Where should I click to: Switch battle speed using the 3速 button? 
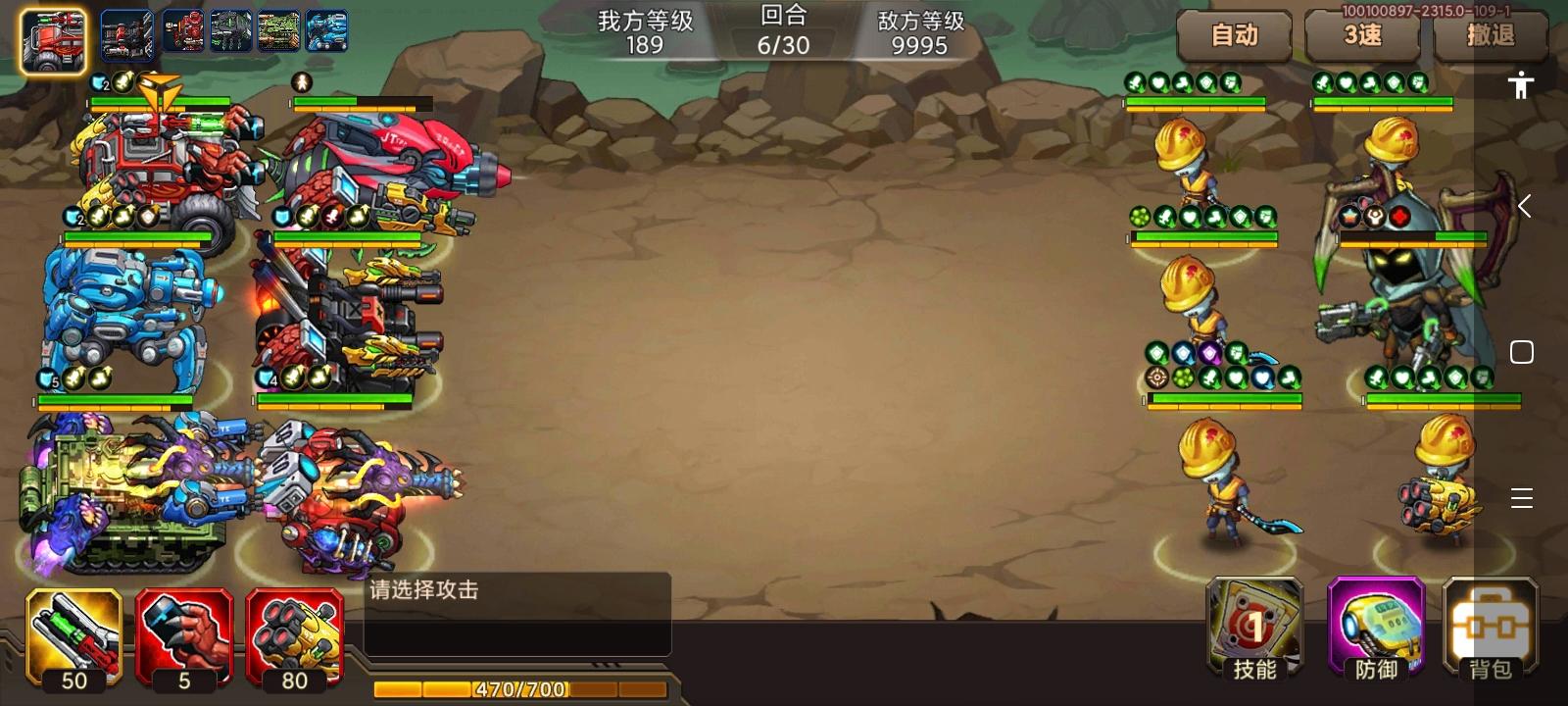coord(1362,37)
